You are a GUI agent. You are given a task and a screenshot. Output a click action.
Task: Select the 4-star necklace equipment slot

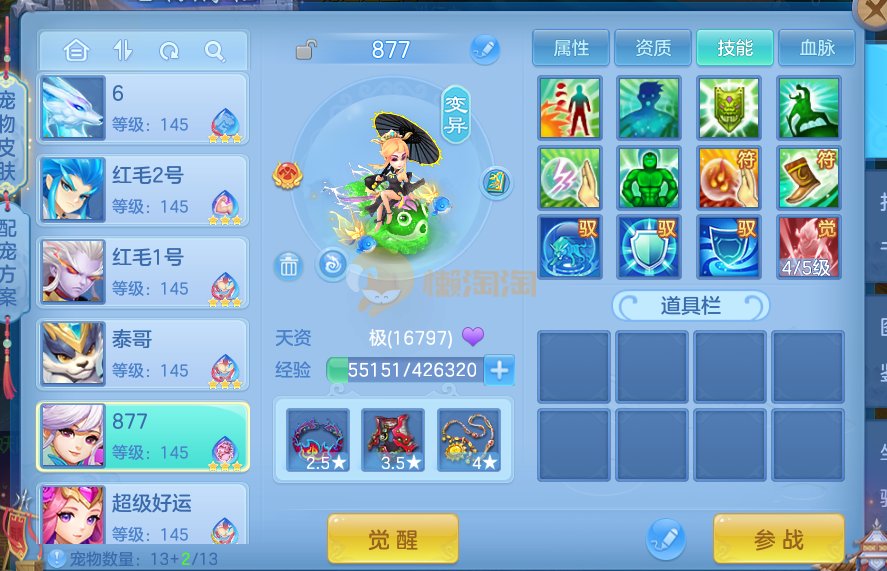(469, 440)
